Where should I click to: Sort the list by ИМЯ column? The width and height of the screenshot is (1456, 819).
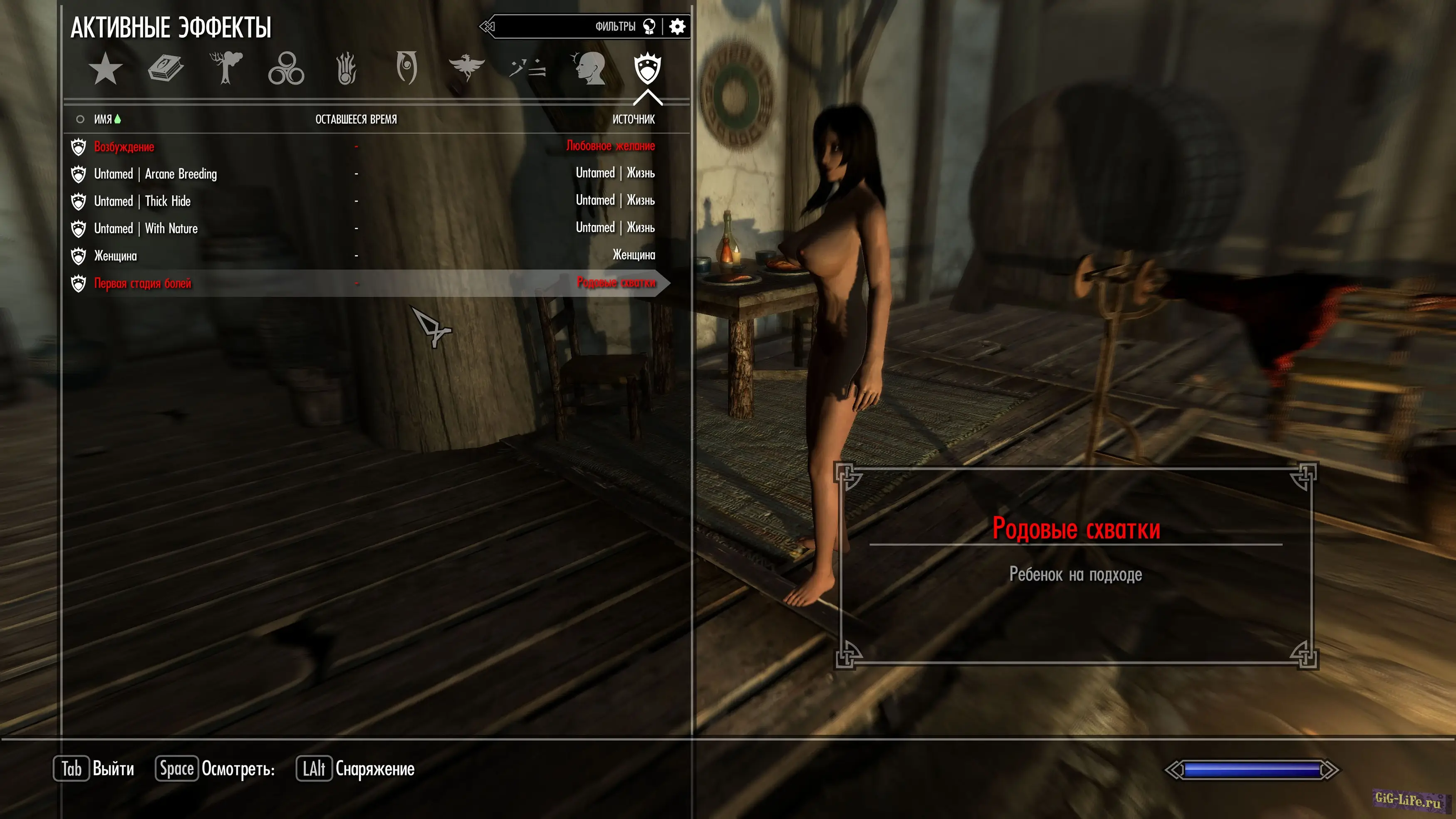click(103, 119)
